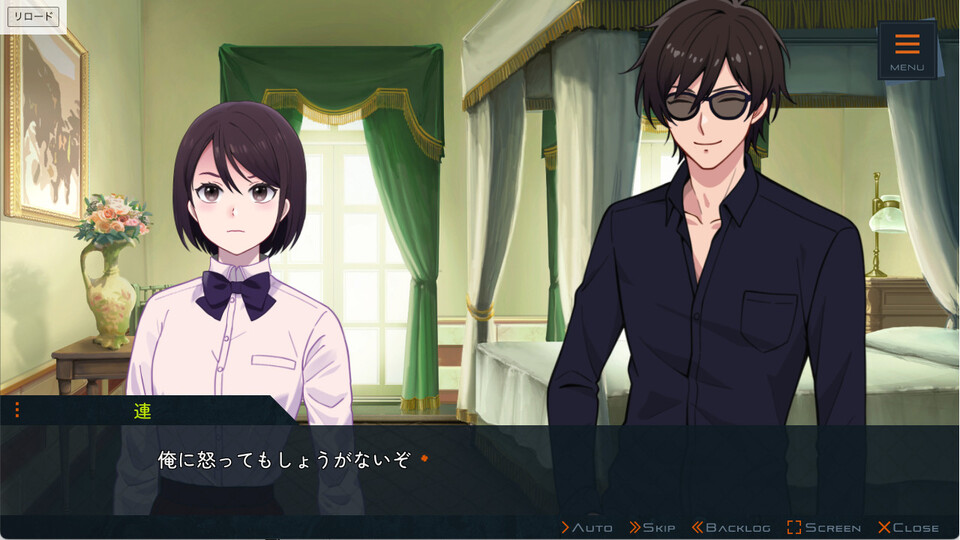Viewport: 960px width, 540px height.
Task: Click the dialogue text box to continue
Action: (480, 468)
